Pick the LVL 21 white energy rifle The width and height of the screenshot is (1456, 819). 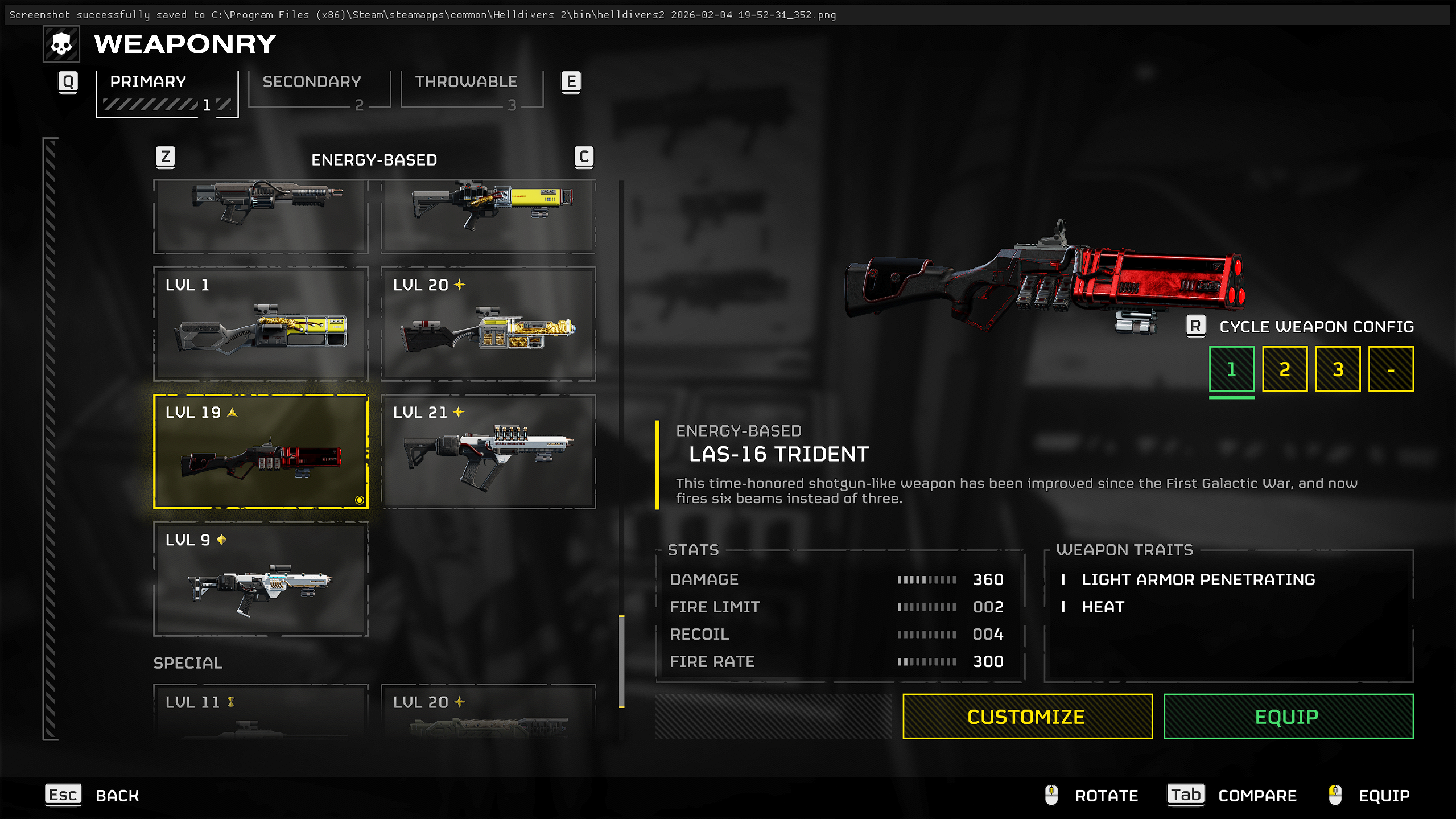488,451
